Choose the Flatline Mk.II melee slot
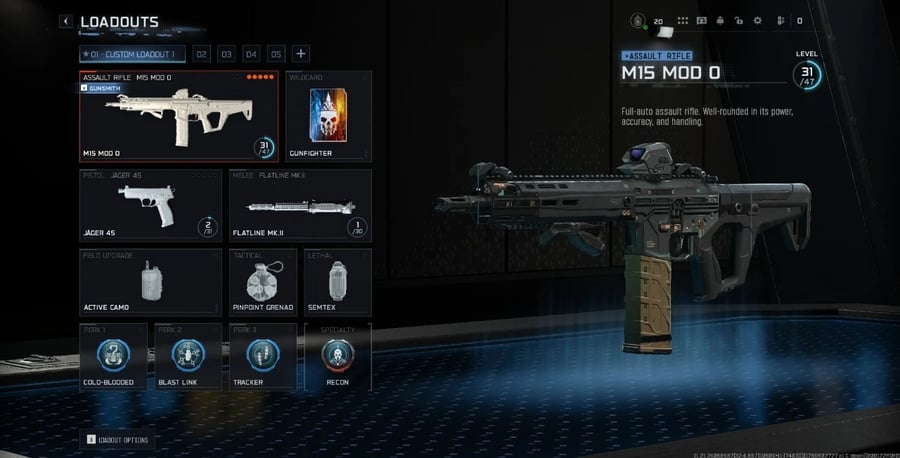 coord(301,206)
